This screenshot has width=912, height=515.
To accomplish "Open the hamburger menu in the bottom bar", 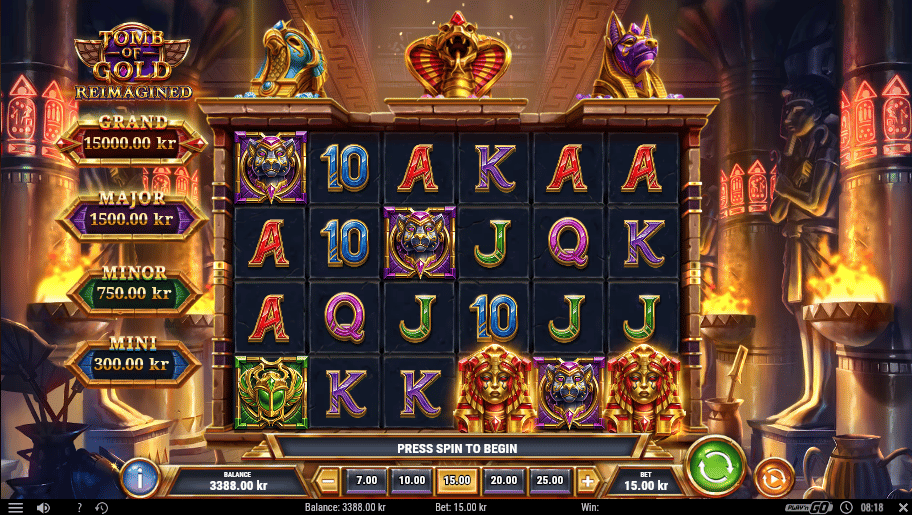I will (x=15, y=508).
